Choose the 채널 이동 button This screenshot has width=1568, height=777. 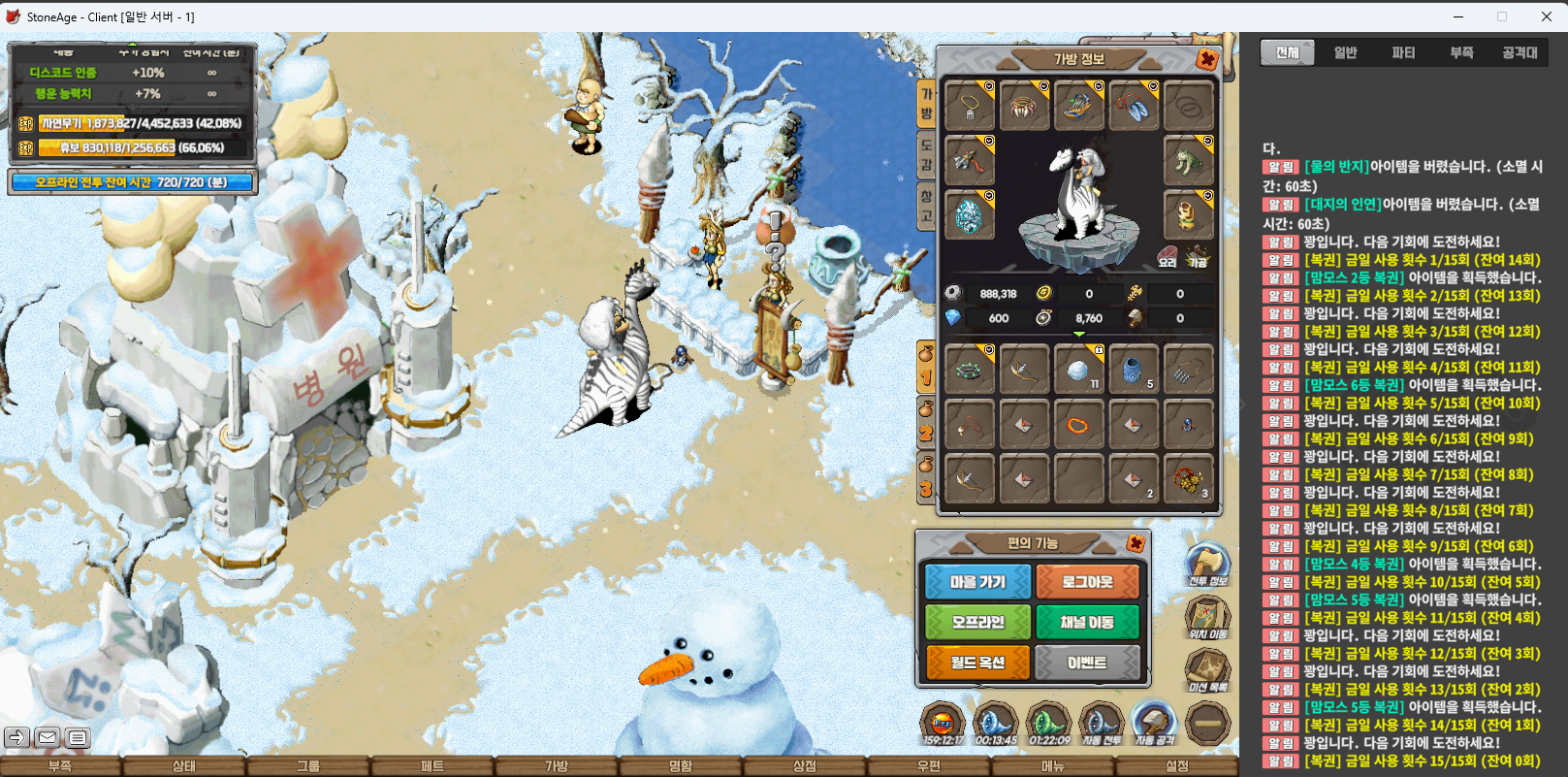click(1087, 622)
